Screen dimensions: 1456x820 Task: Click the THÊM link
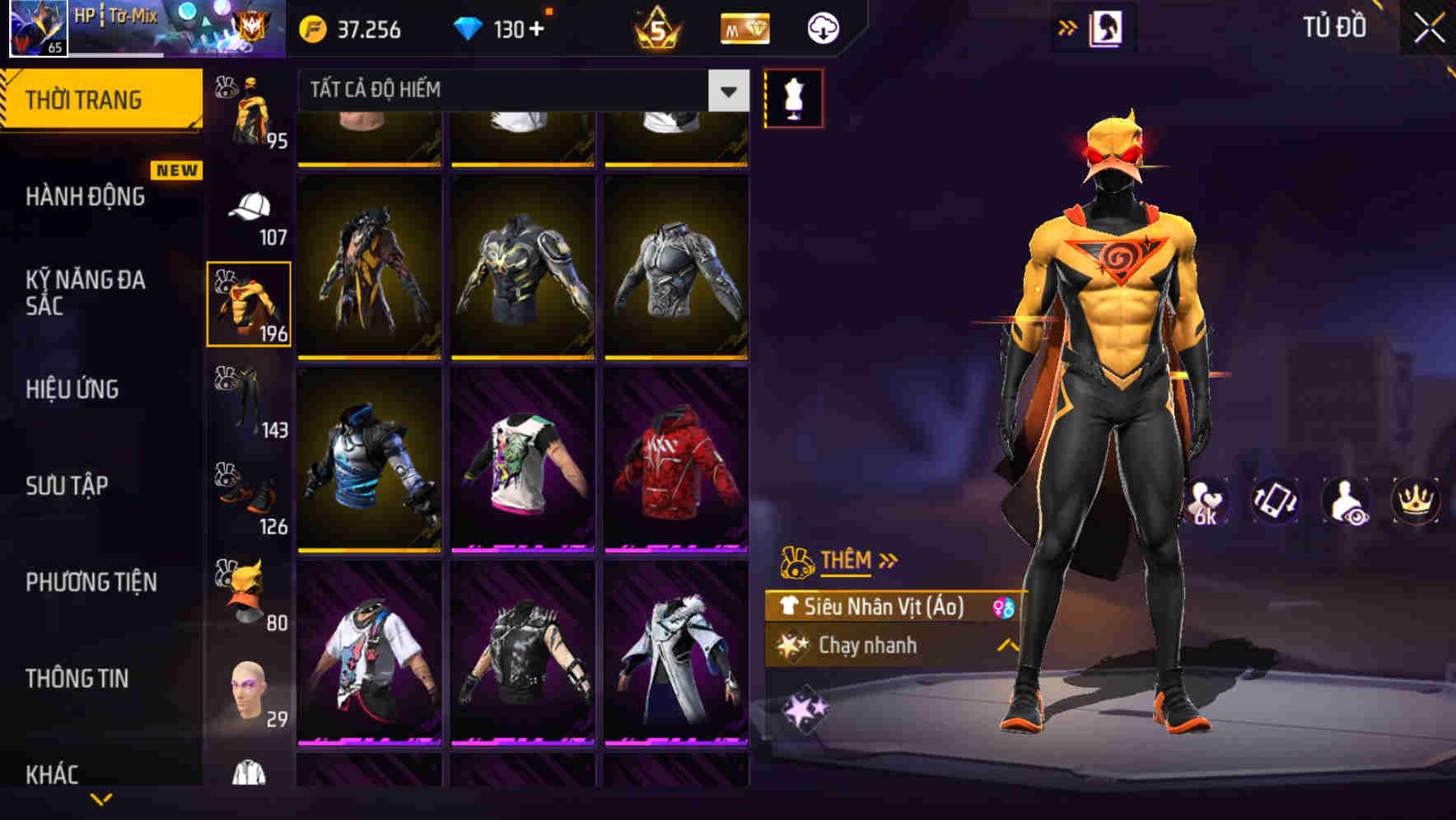[x=847, y=560]
